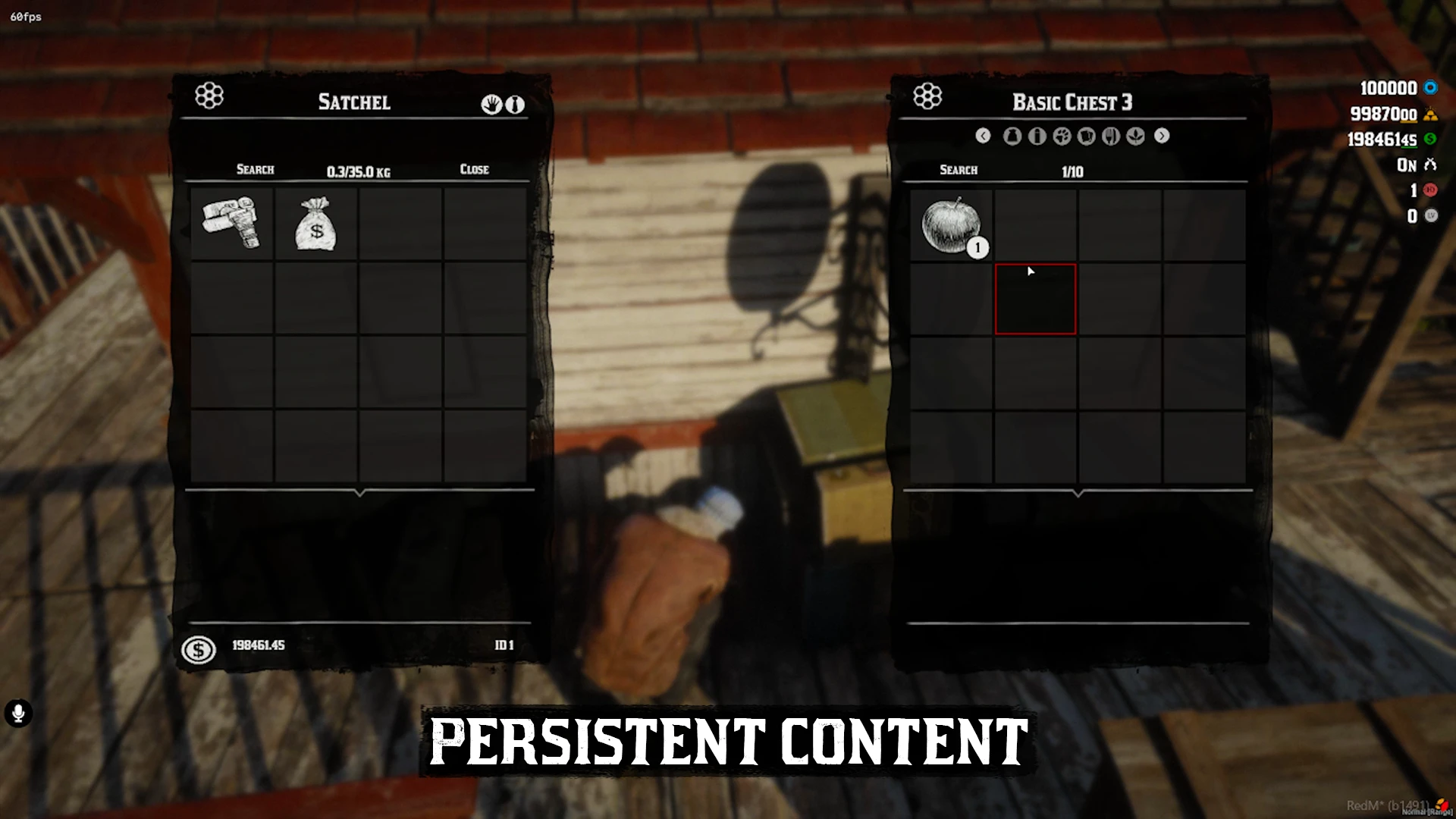Filter chest by the sack category icon

pos(1012,136)
